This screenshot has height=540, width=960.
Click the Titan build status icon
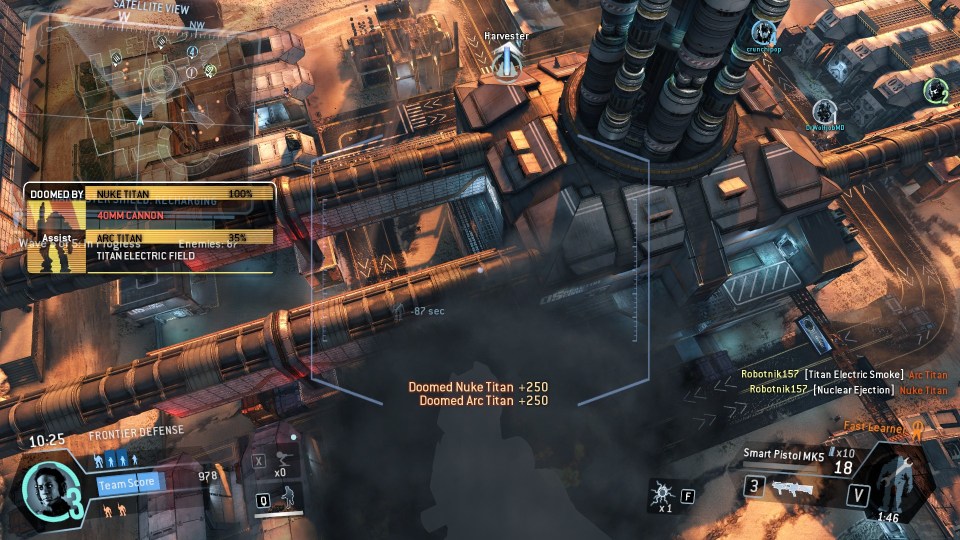pyautogui.click(x=896, y=480)
